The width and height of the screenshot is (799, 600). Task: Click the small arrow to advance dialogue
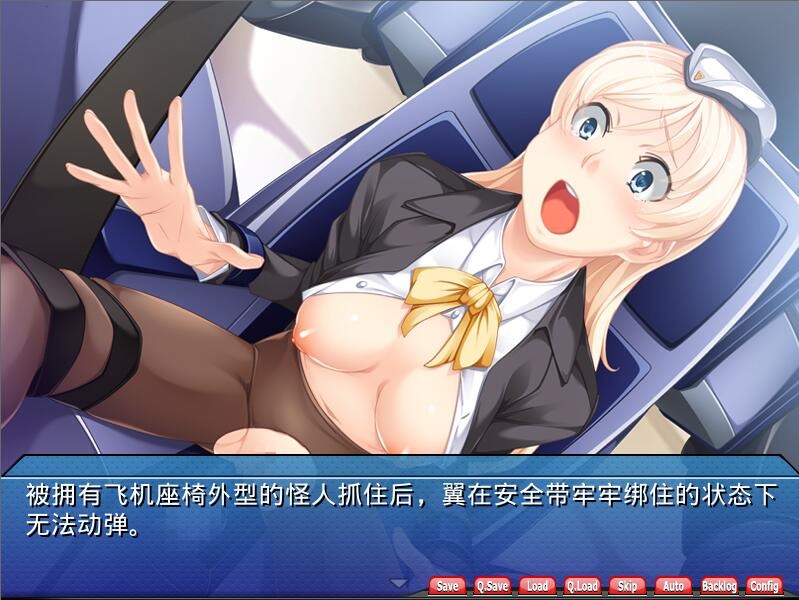[400, 583]
